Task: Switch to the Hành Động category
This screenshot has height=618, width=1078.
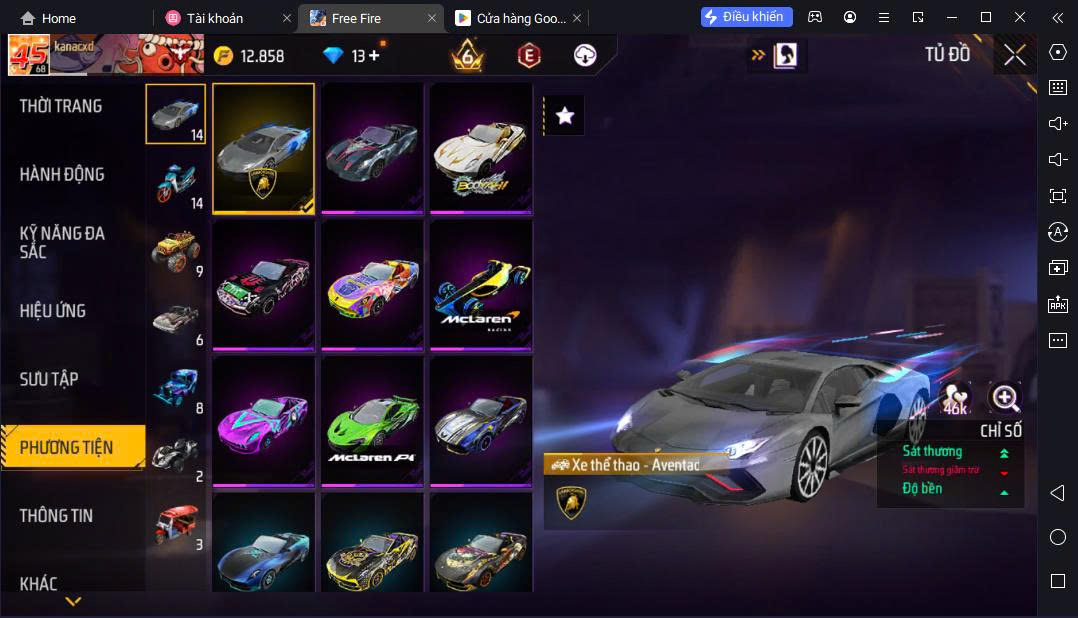Action: coord(62,174)
